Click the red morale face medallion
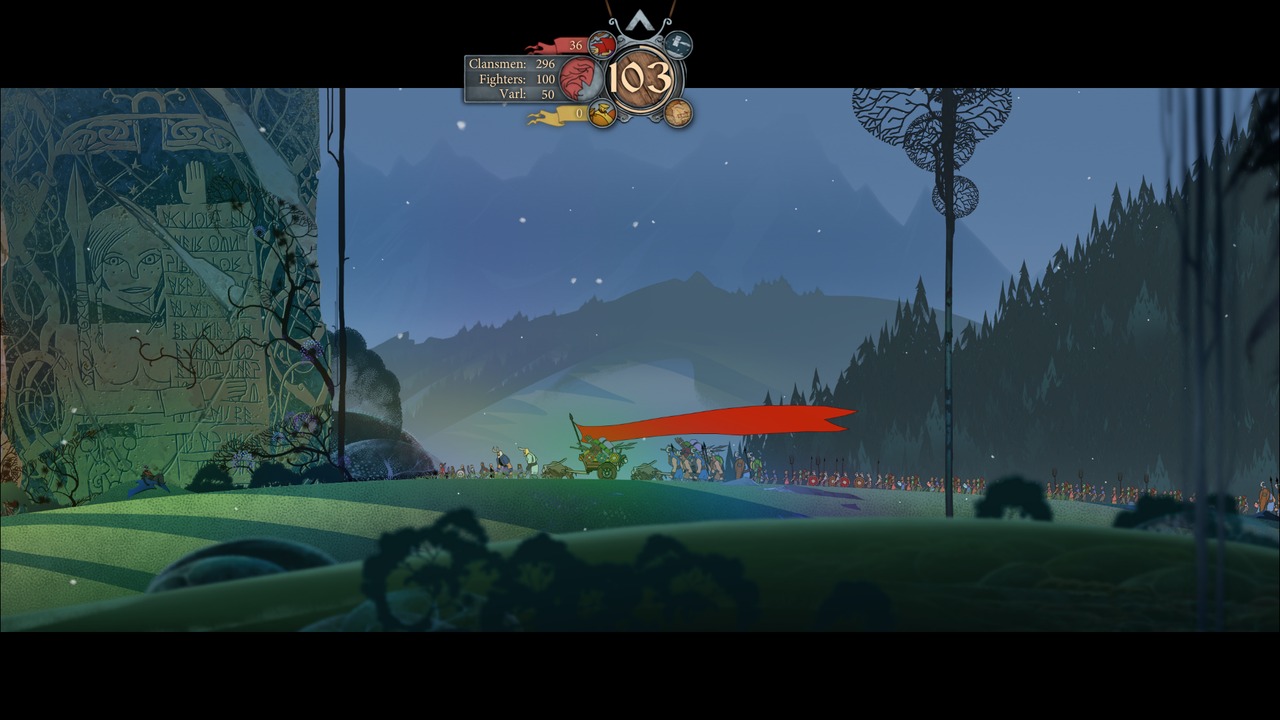The width and height of the screenshot is (1280, 720). click(581, 79)
